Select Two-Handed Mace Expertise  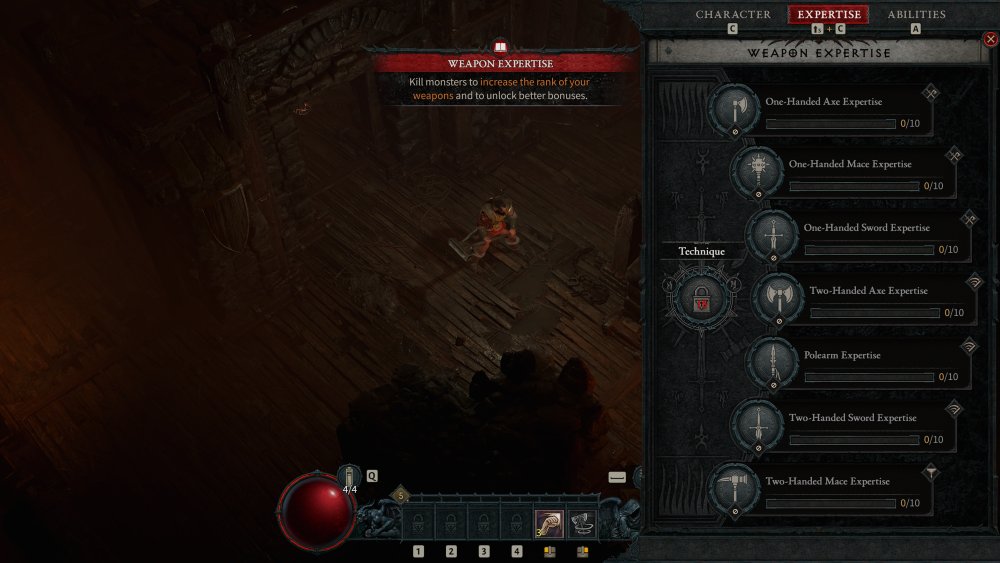tap(735, 489)
